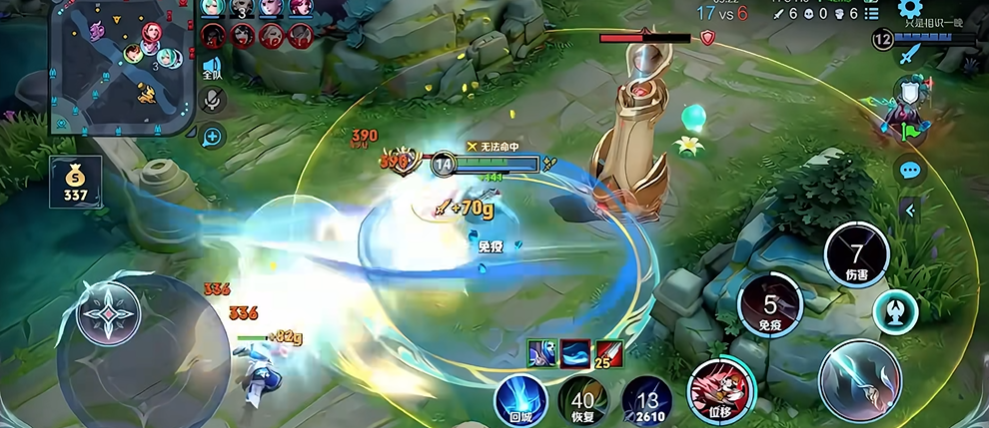Cast the 免疫 immunity skill
Viewport: 989px width, 428px height.
[x=769, y=306]
